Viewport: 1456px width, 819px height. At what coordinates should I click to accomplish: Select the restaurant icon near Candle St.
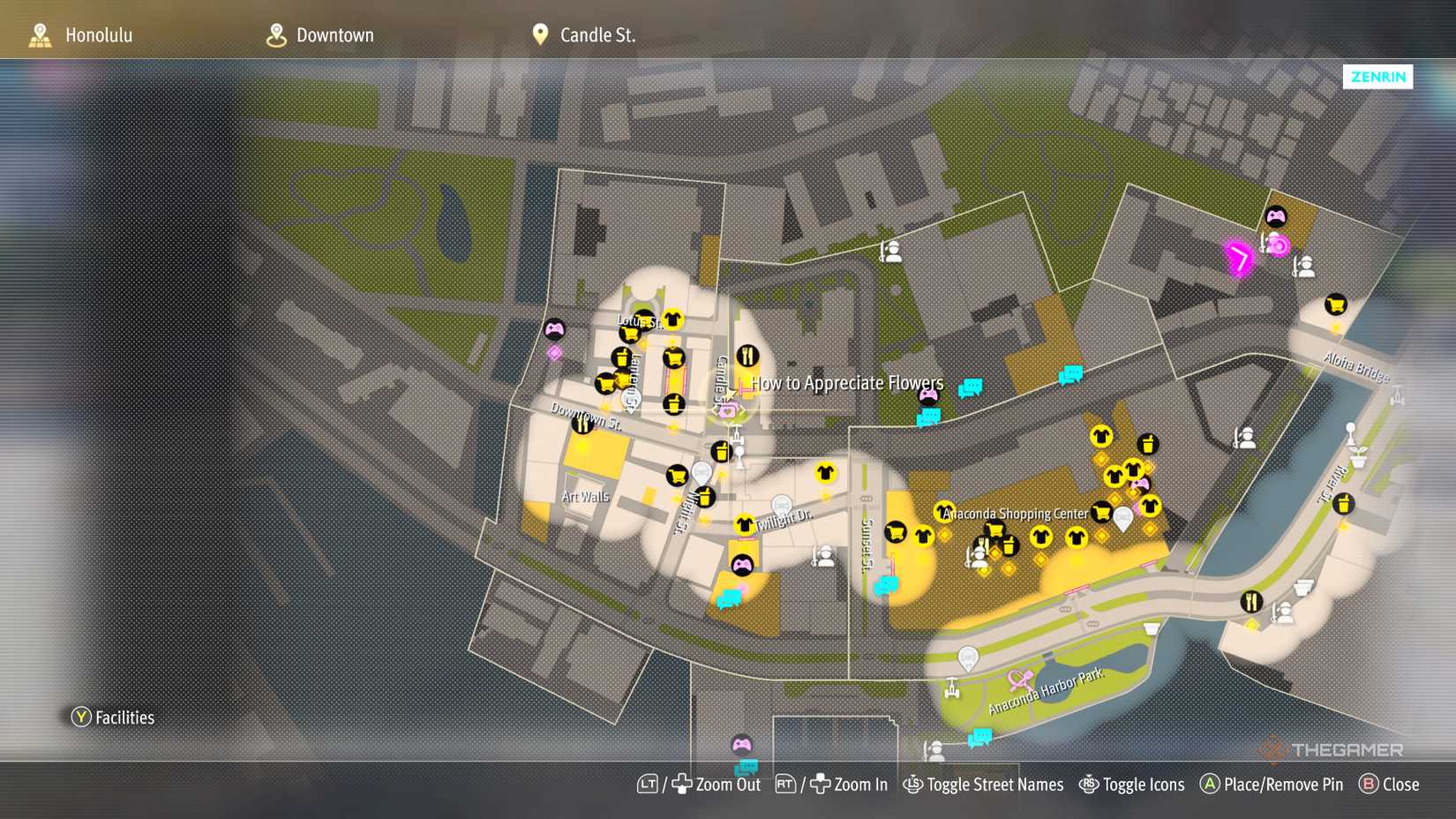click(750, 356)
